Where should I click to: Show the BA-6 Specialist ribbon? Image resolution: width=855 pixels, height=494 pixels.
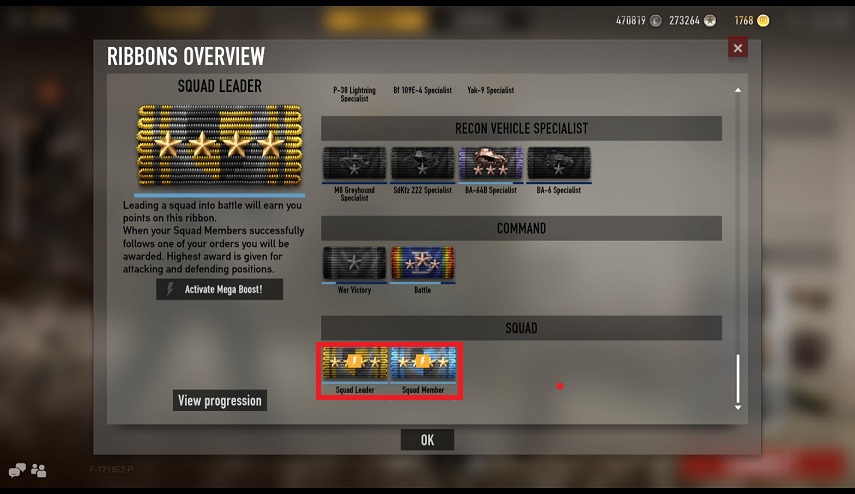click(558, 164)
